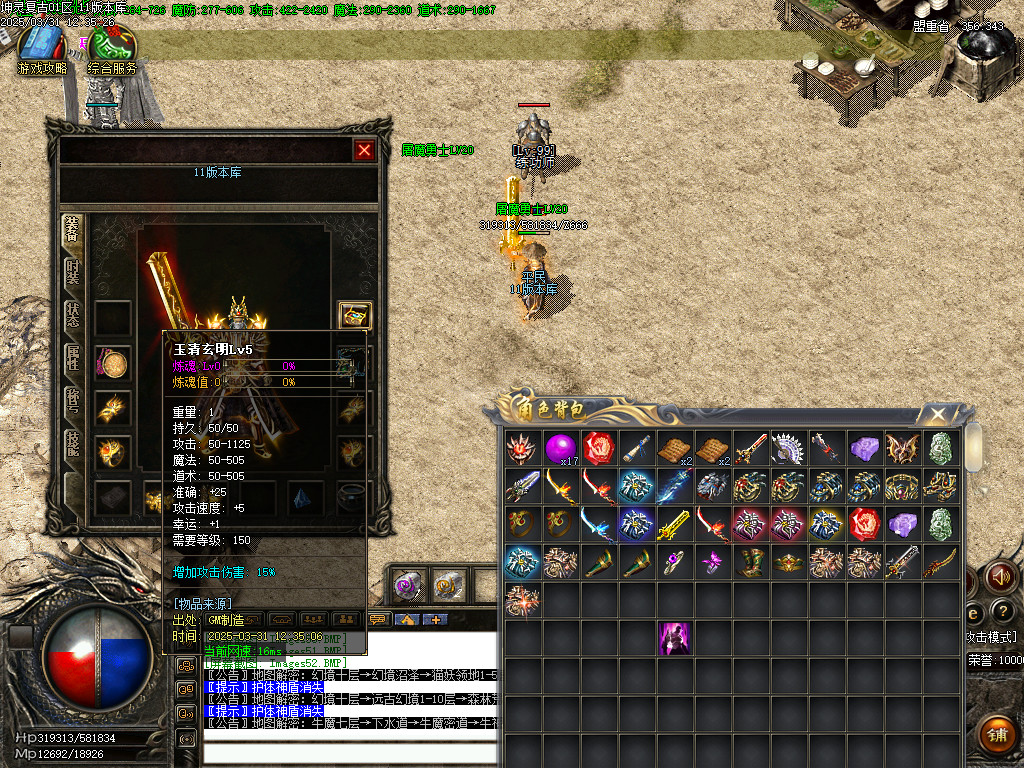Click the purple spiral scroll hotbar slot
Screen dimensions: 1024x768
point(407,585)
